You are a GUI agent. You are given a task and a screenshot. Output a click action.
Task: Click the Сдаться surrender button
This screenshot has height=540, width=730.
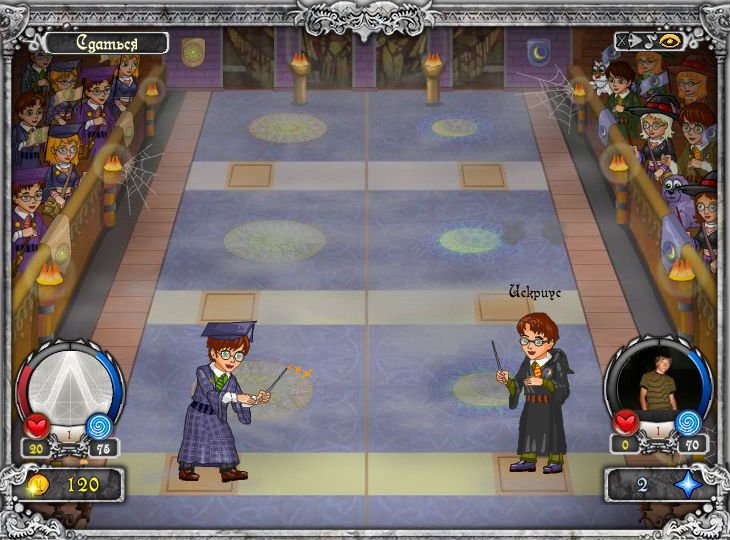tap(105, 43)
